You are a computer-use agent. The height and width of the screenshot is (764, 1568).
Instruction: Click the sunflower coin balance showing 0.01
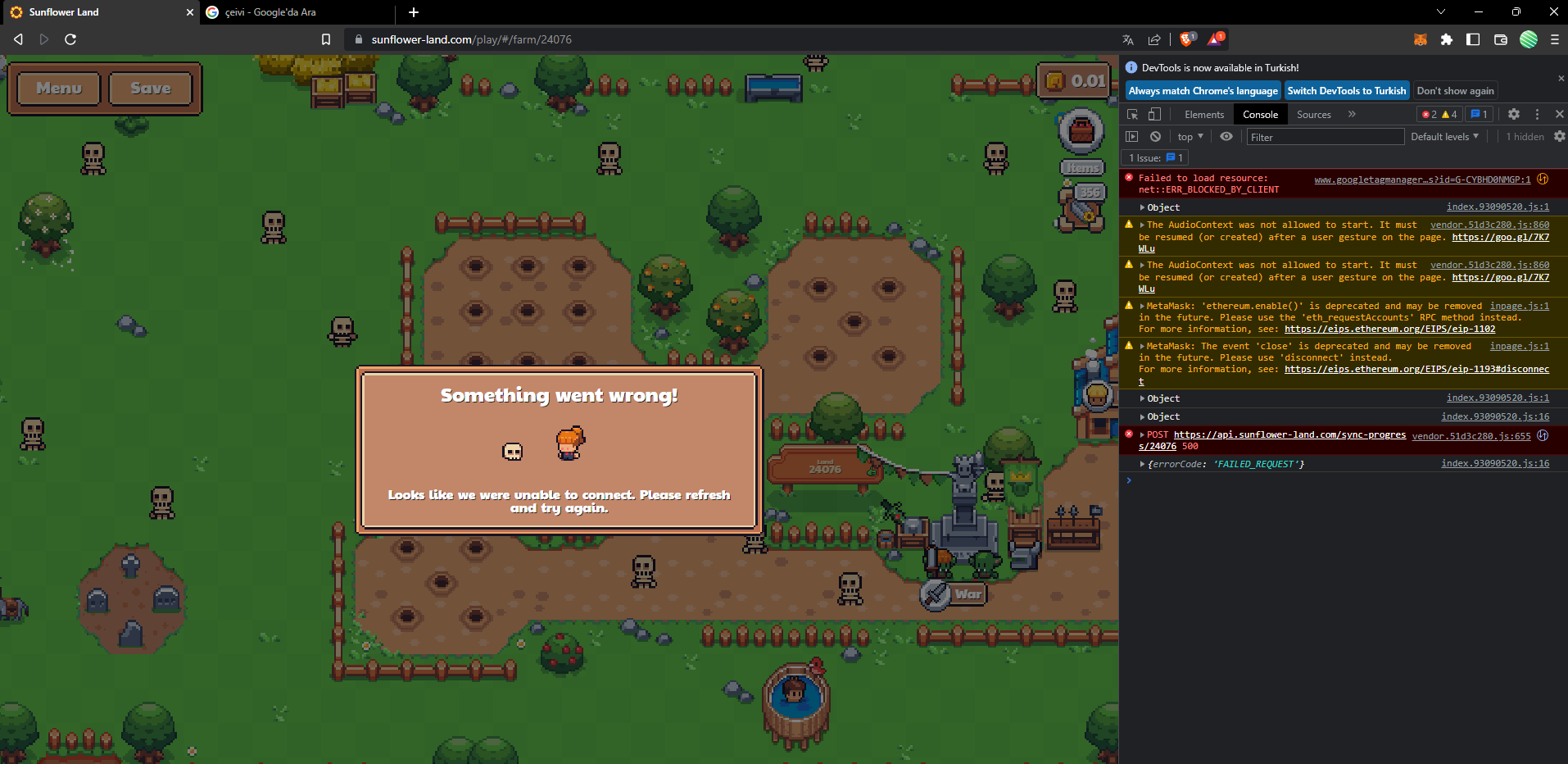1073,81
